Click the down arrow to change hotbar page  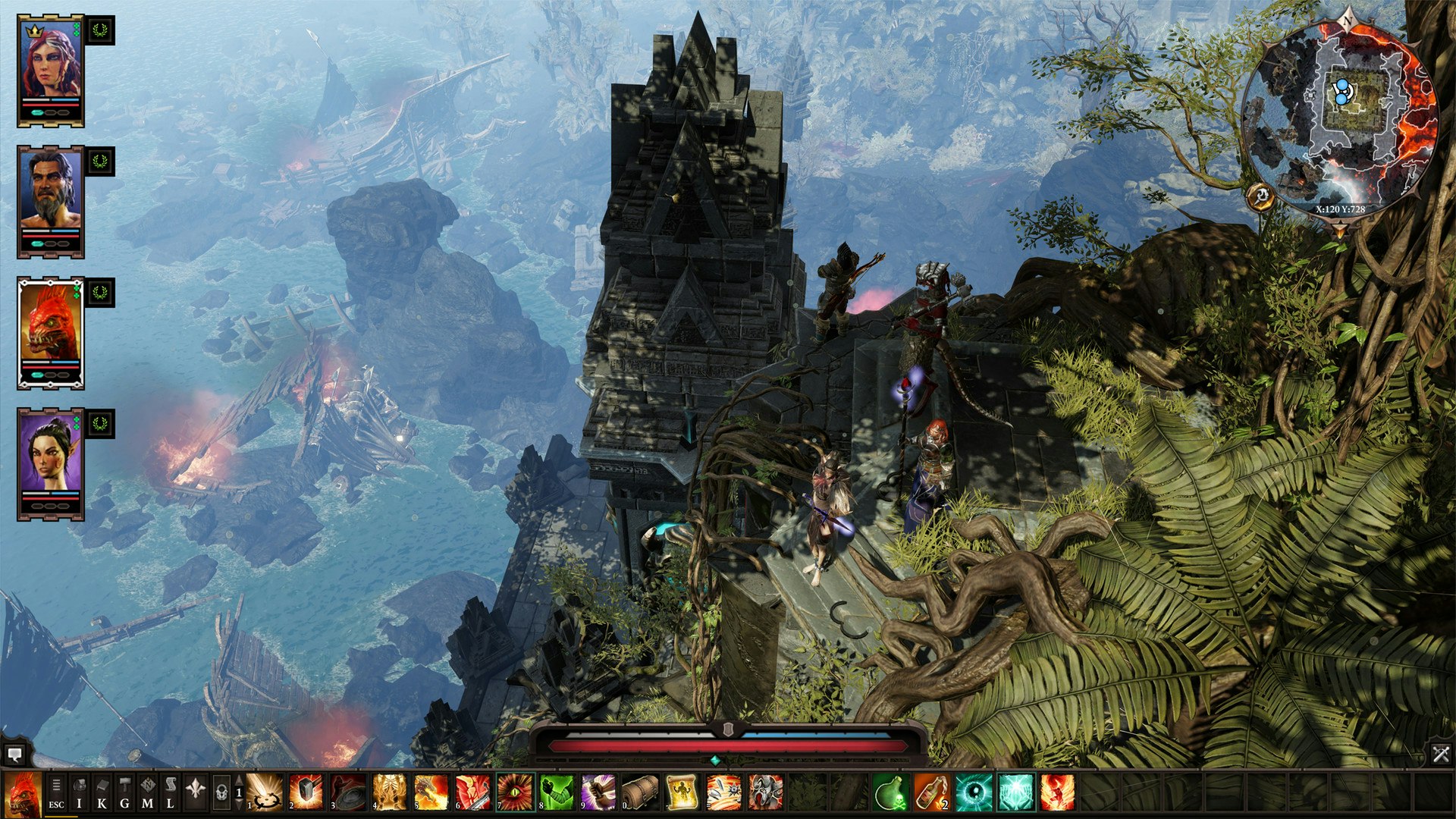238,805
